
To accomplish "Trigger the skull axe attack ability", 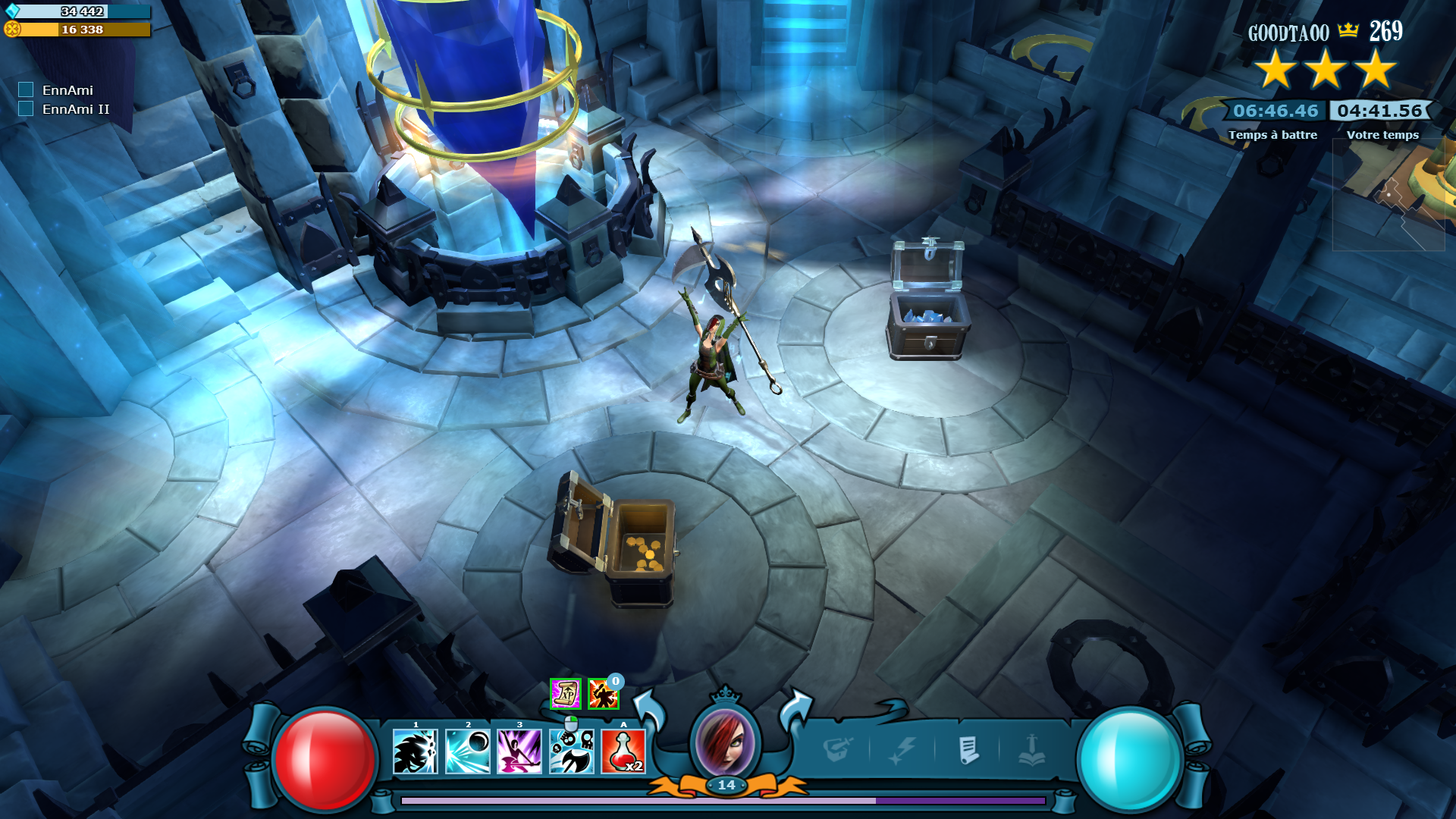I will pos(572,751).
